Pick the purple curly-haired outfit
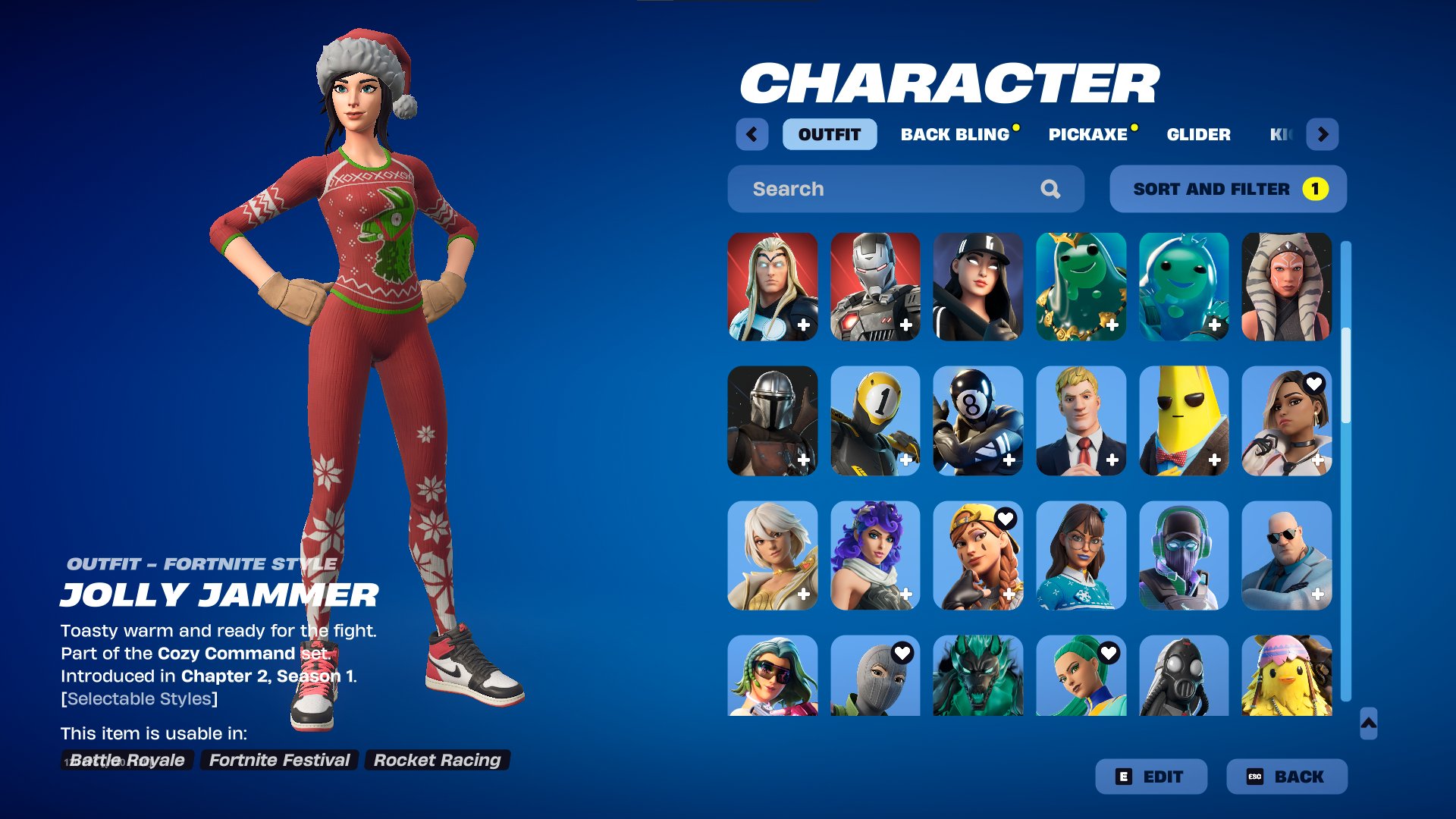 [875, 555]
